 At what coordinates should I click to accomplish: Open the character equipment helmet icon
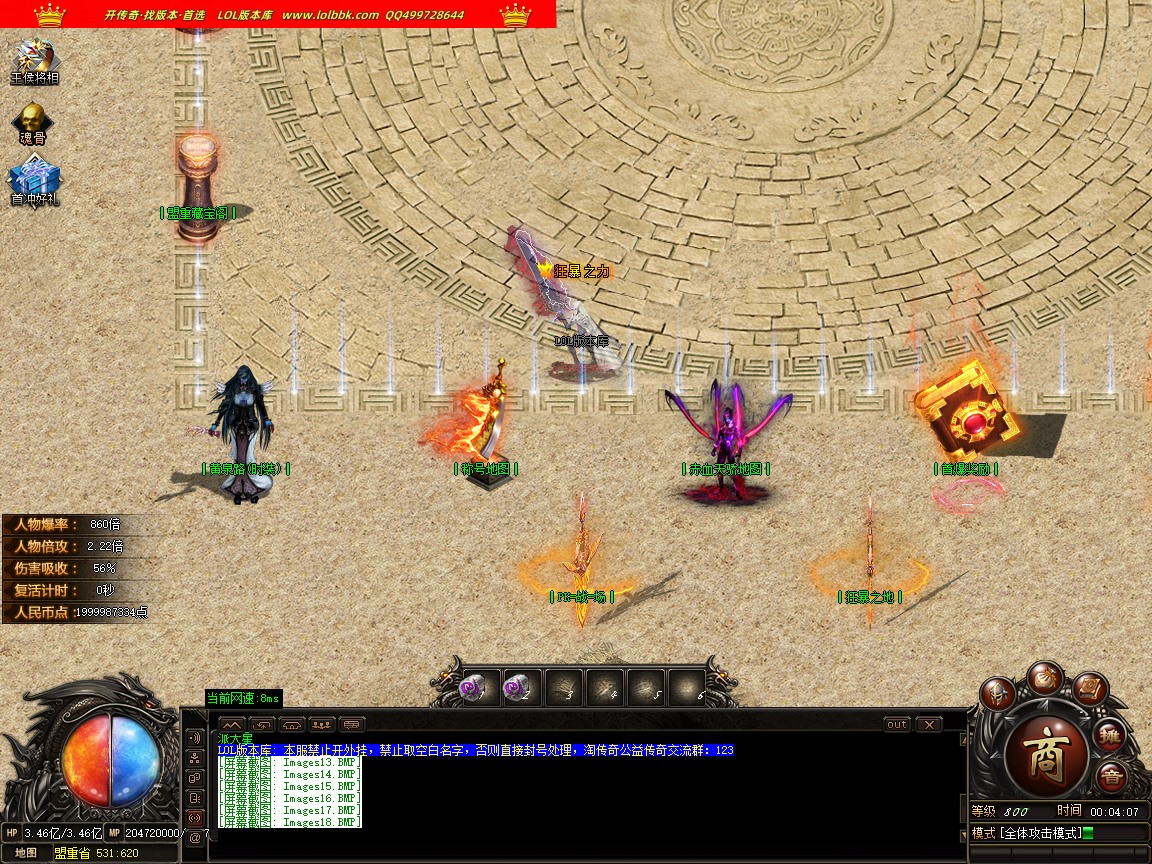(997, 693)
